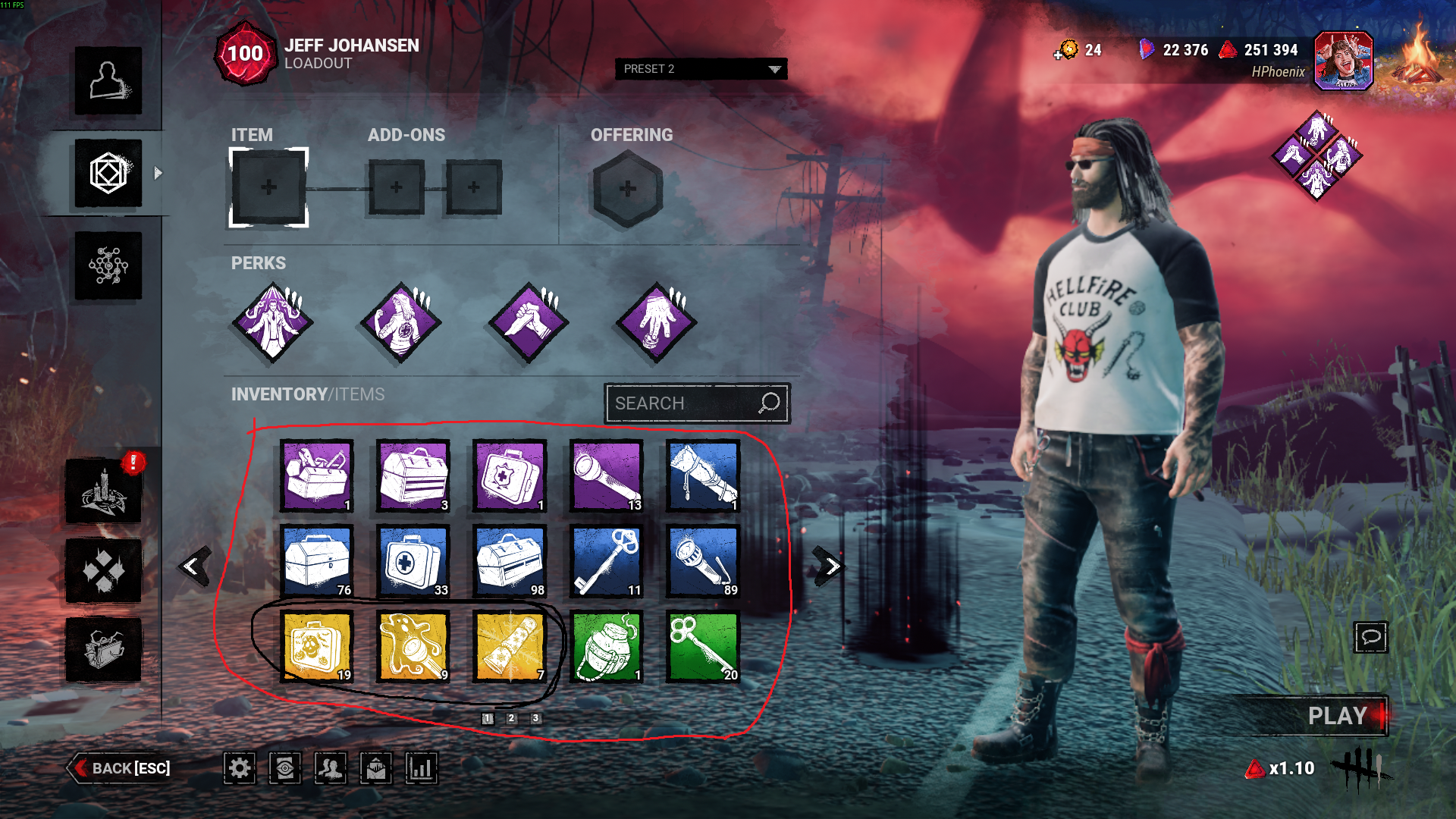The width and height of the screenshot is (1456, 819).
Task: Open the settings gear icon
Action: coord(240,768)
